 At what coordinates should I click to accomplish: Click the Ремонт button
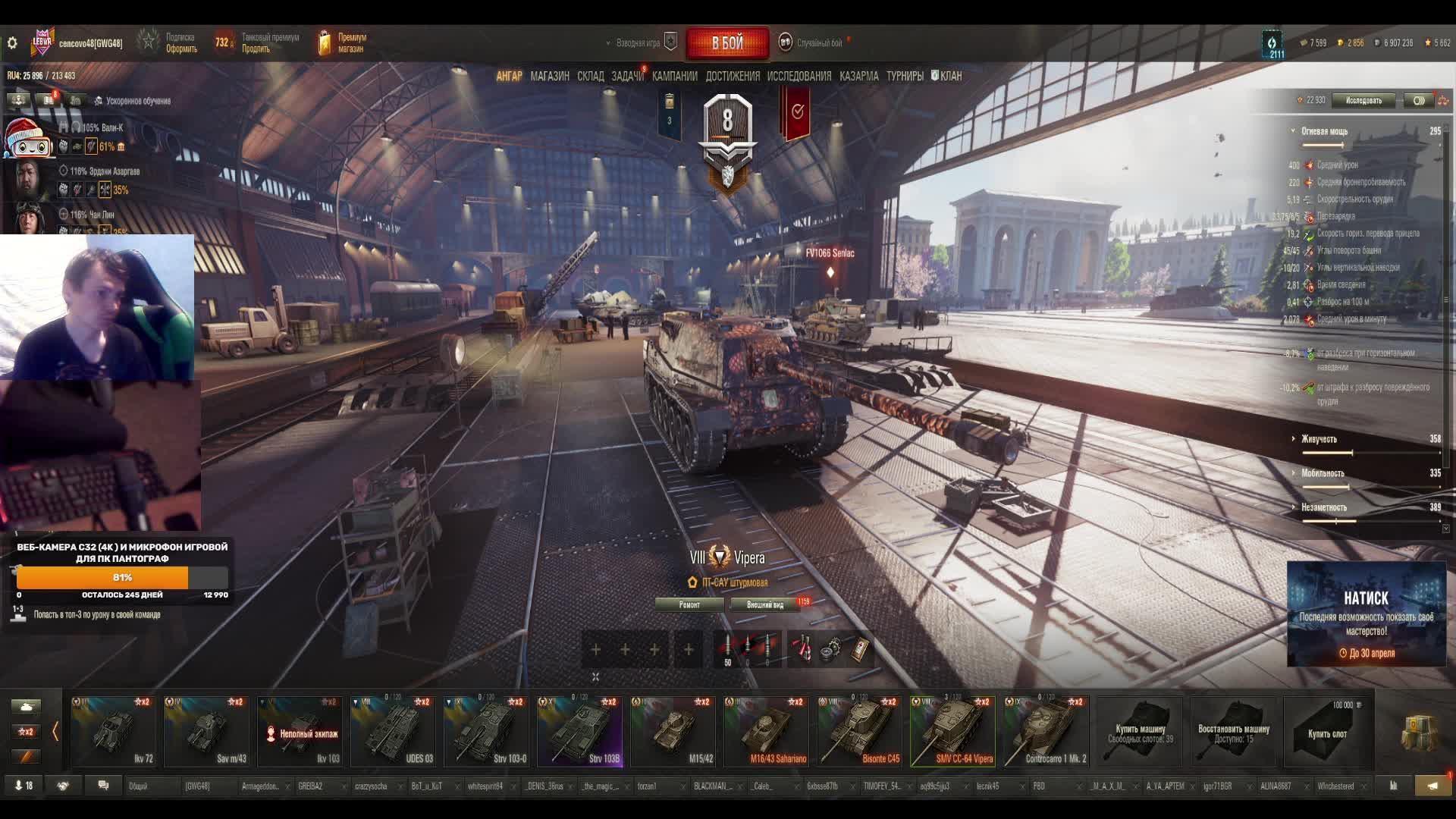(x=689, y=604)
